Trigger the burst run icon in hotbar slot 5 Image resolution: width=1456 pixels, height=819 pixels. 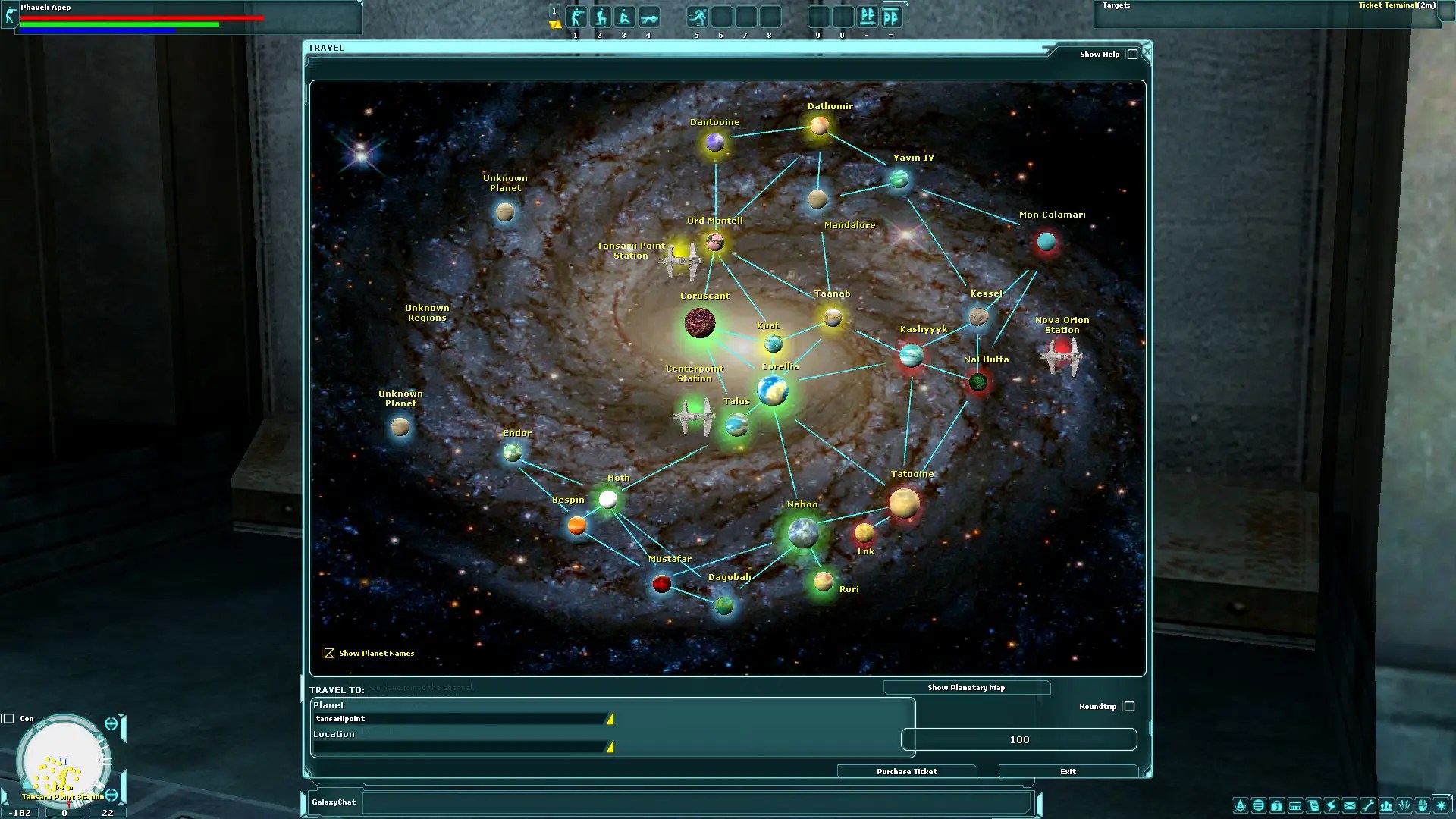[x=696, y=17]
